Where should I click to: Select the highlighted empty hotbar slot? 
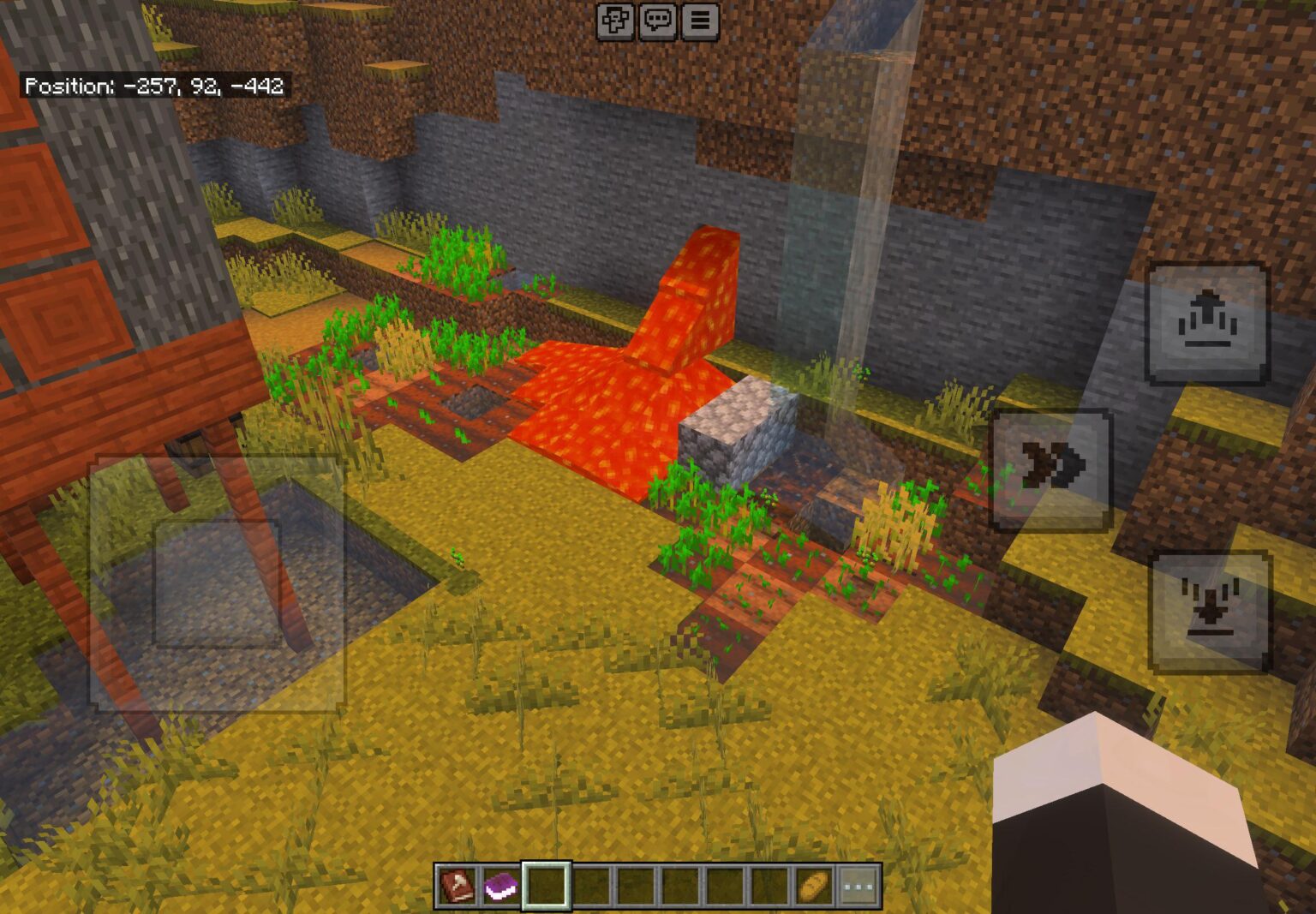(x=546, y=885)
